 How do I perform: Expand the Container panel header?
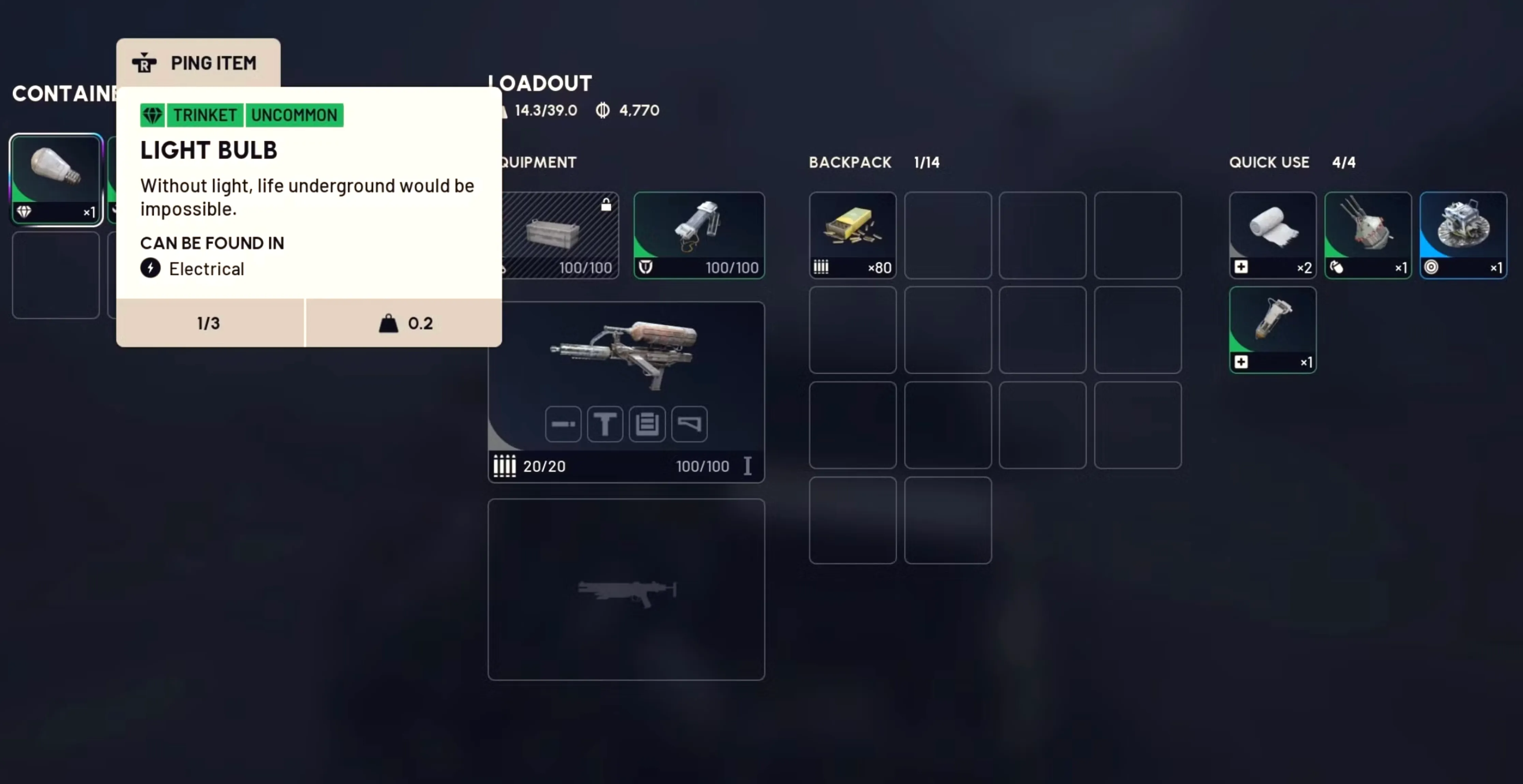click(65, 93)
